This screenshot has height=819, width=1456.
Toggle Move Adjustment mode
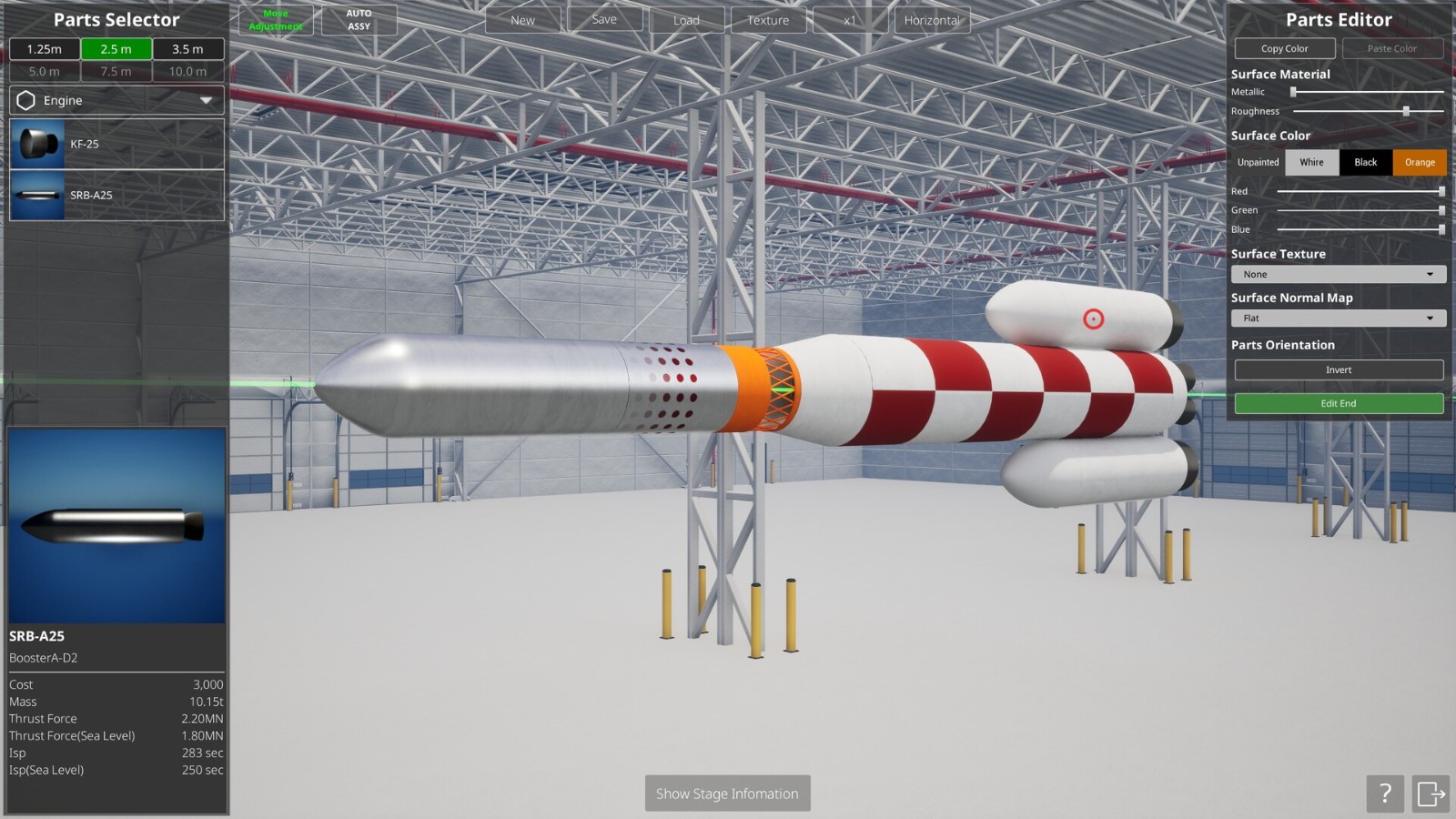pyautogui.click(x=276, y=20)
